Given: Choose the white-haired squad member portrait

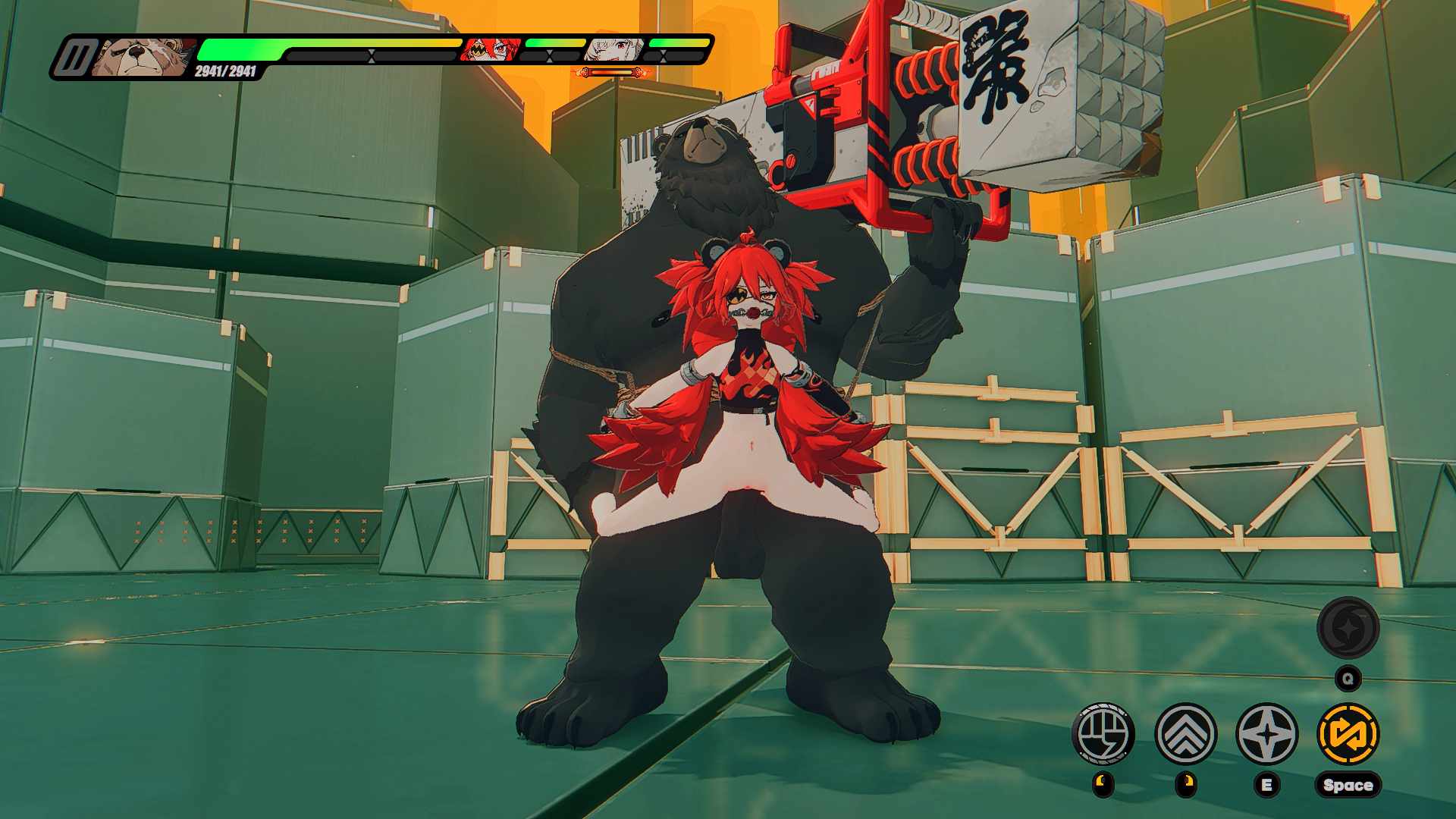Looking at the screenshot, I should click(614, 50).
